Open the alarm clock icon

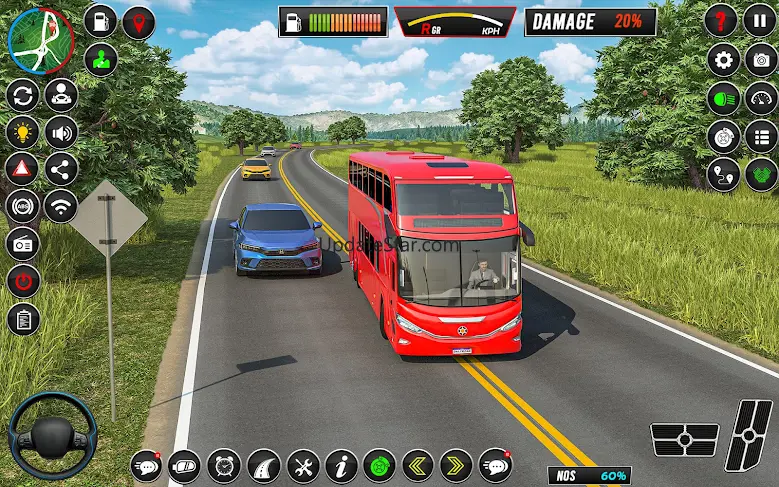tap(224, 465)
